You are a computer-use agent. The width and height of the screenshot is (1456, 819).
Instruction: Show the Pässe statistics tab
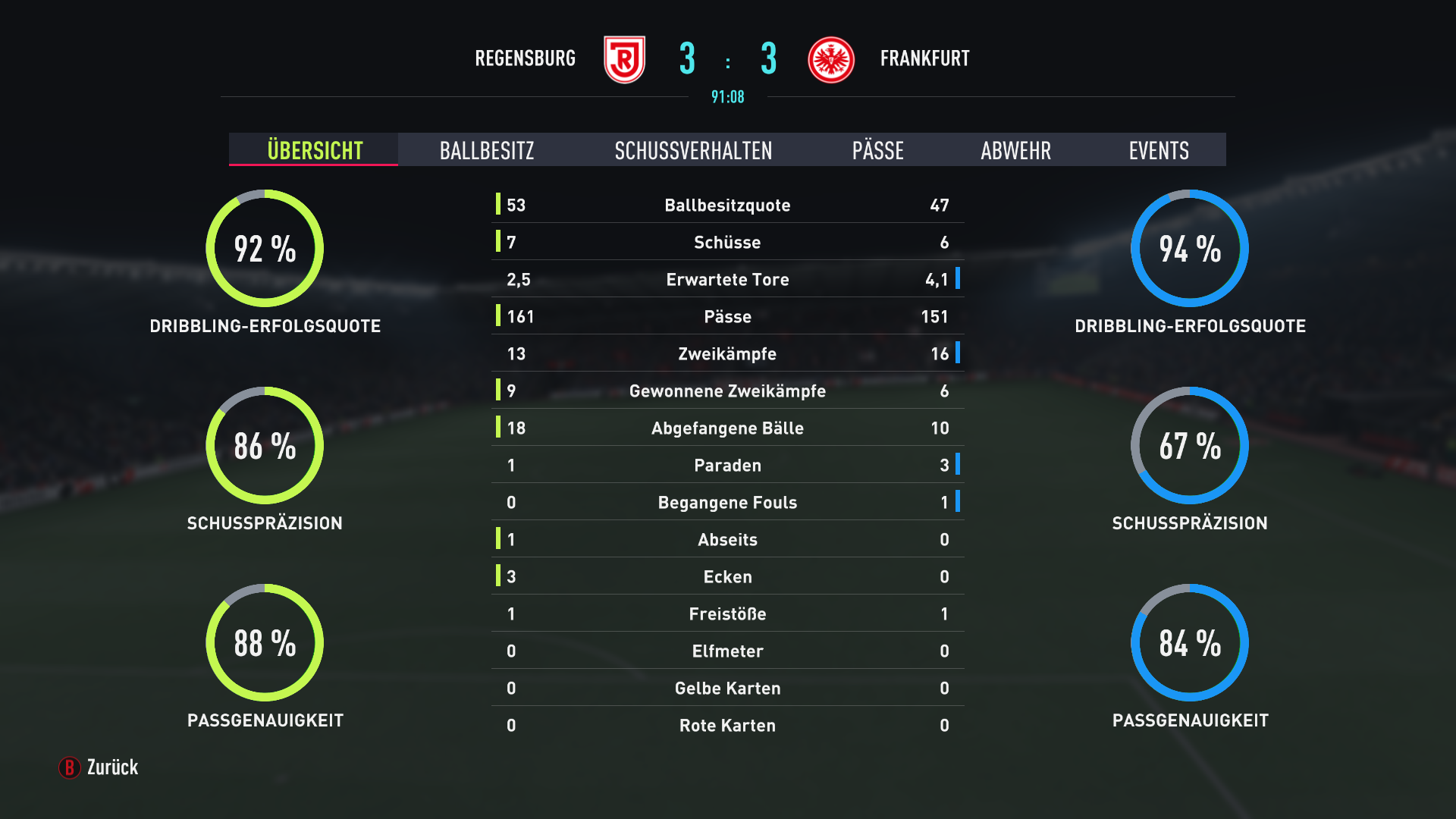click(877, 150)
